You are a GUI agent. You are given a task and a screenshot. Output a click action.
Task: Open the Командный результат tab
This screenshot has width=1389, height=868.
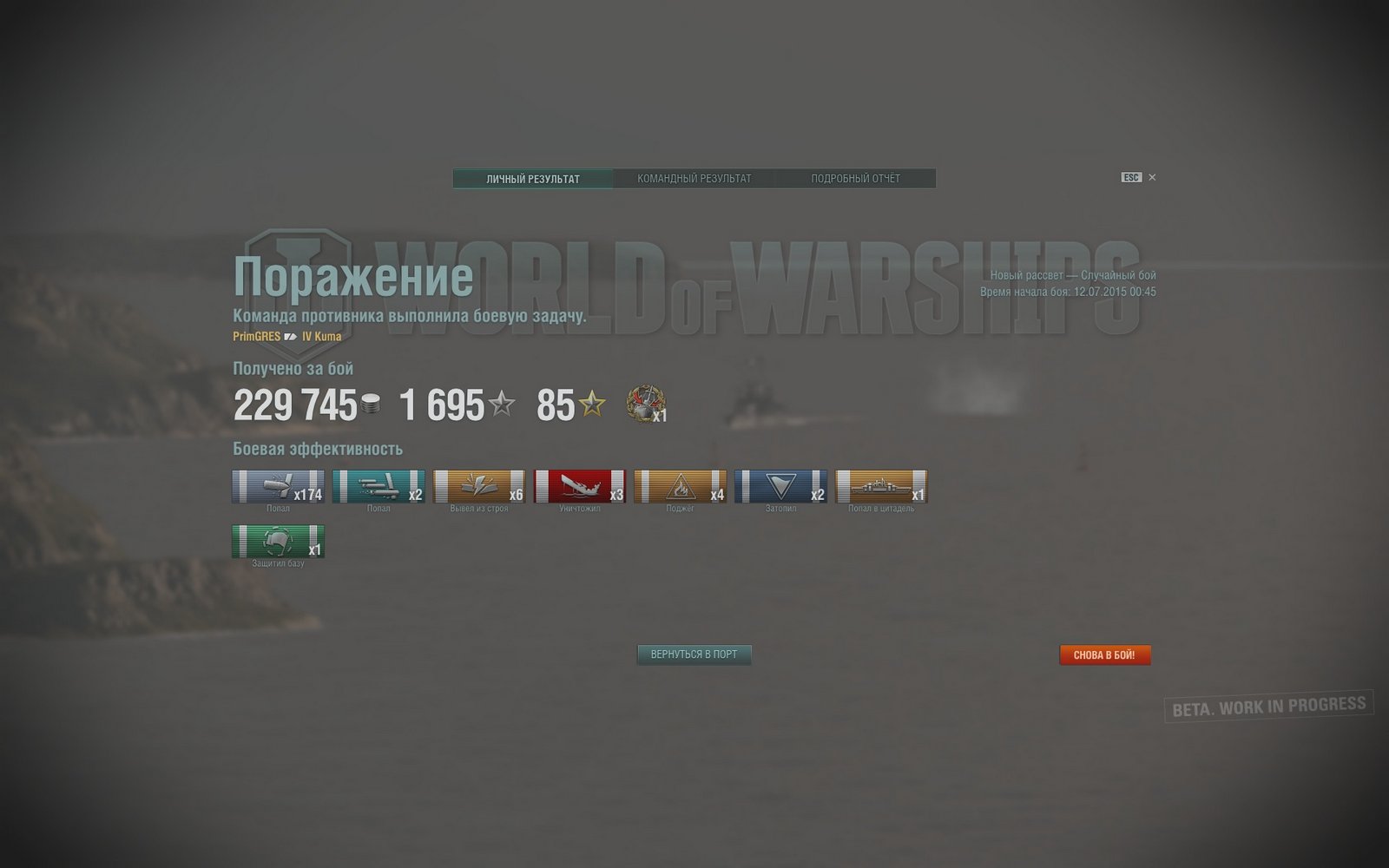[694, 179]
